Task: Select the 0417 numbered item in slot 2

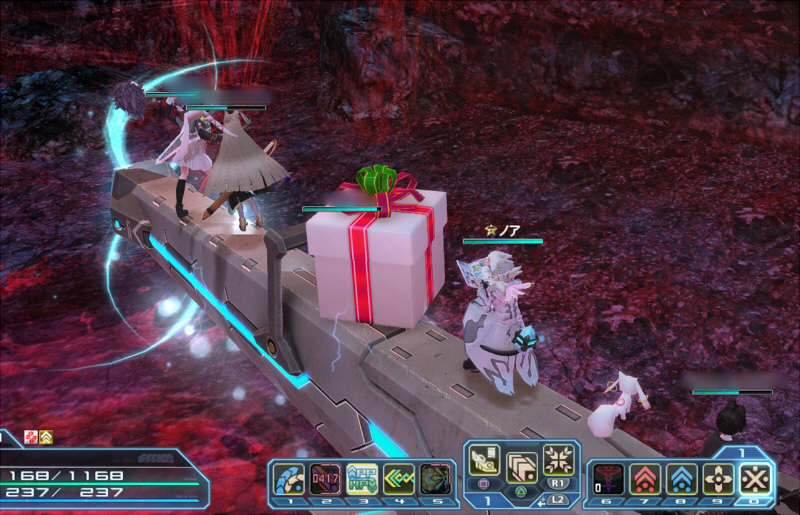Action: 326,478
